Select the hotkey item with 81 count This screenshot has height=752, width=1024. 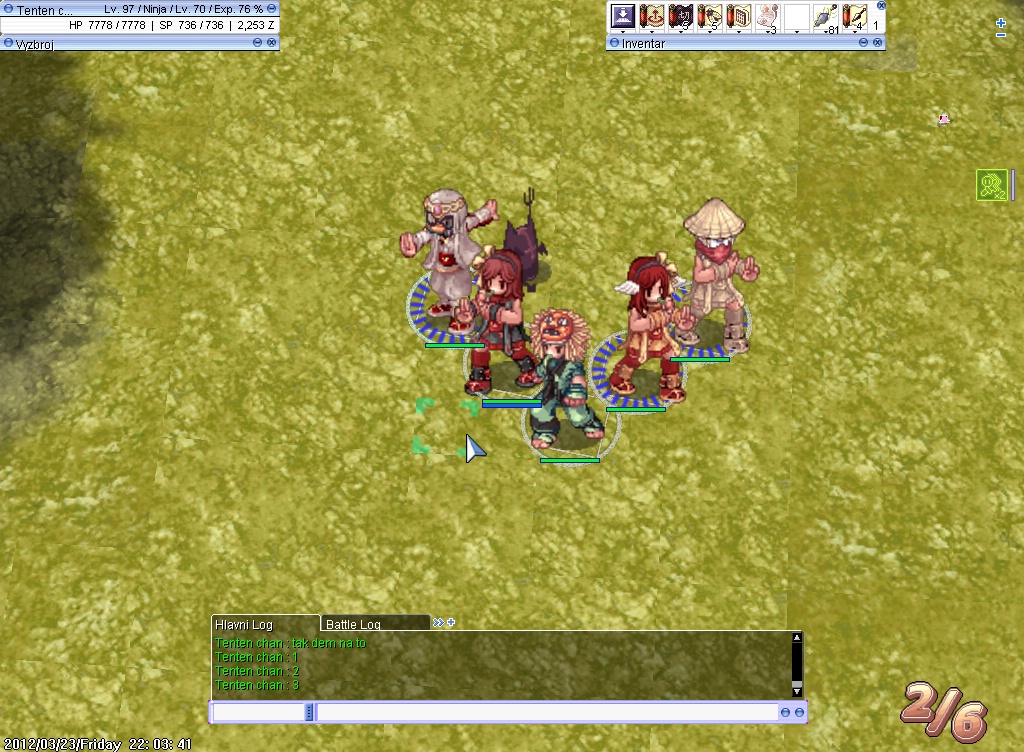(x=825, y=17)
